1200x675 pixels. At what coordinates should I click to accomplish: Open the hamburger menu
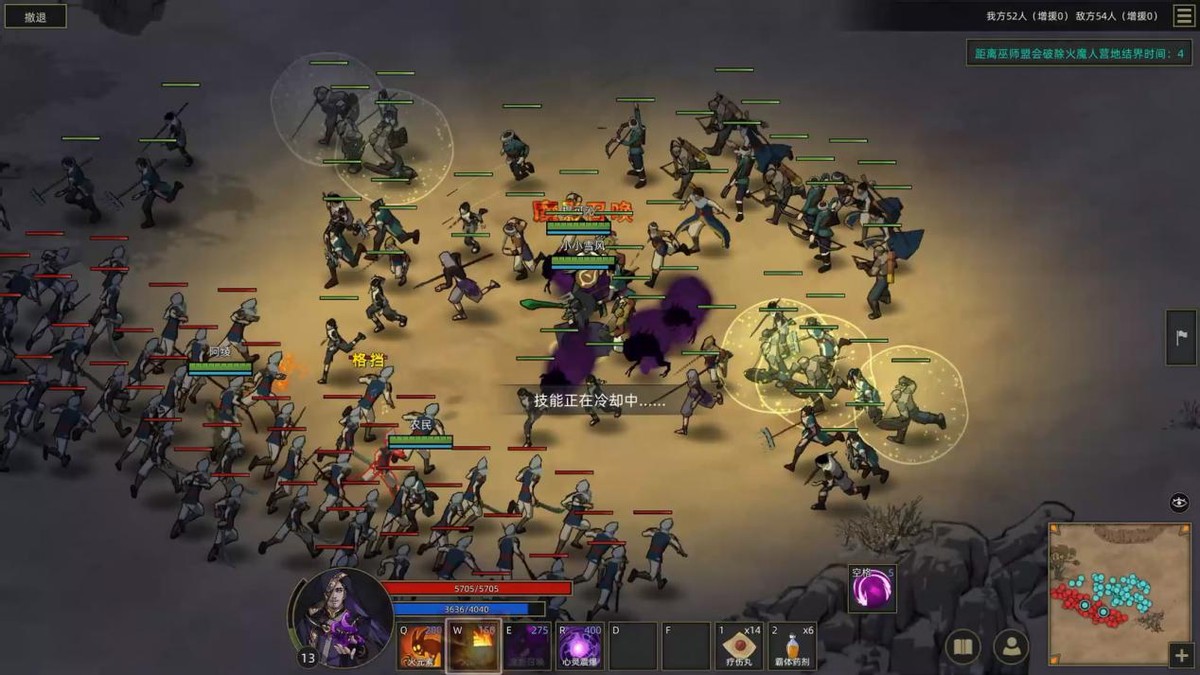[x=1182, y=16]
